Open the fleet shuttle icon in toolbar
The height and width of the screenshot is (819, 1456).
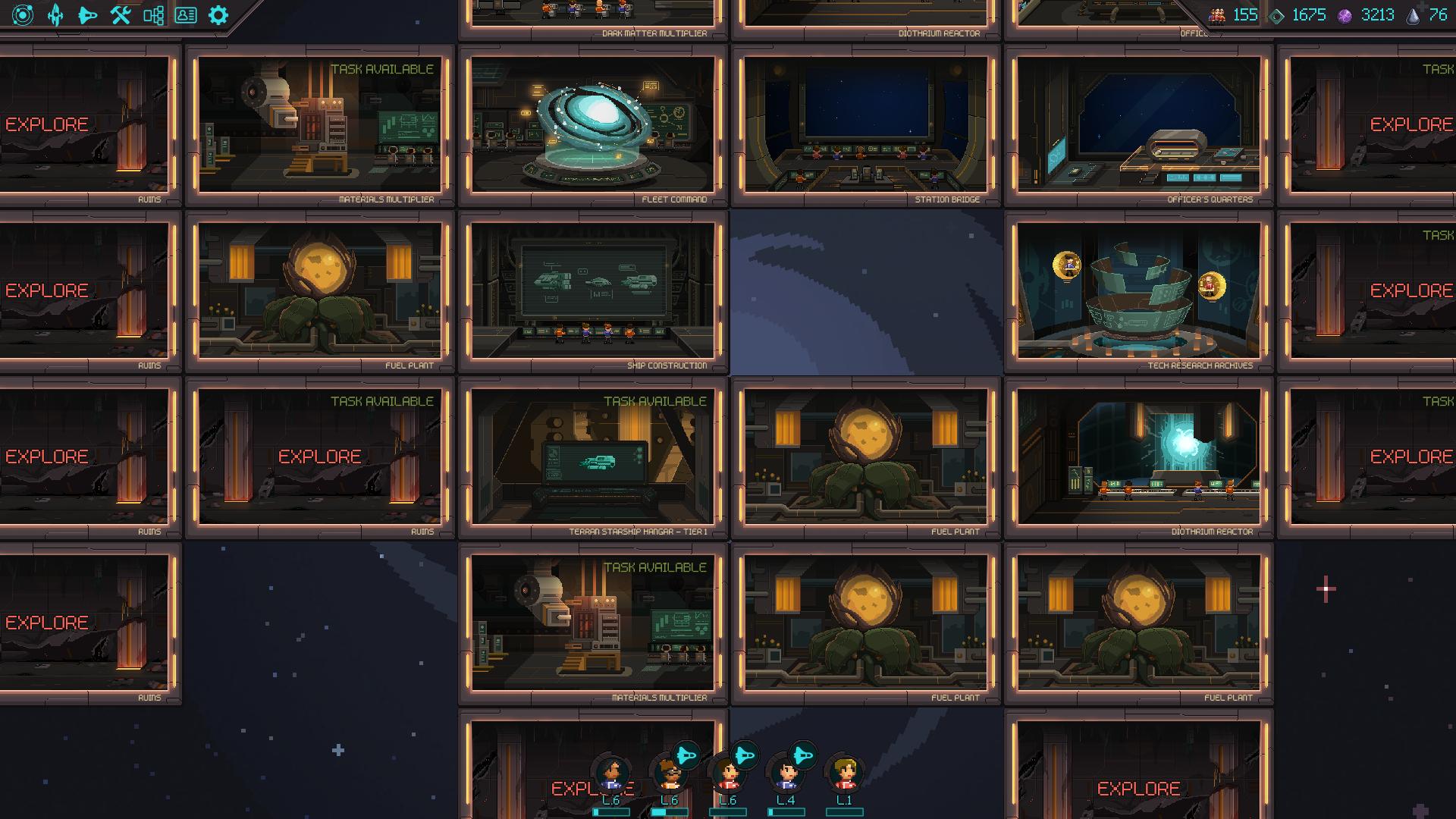click(x=88, y=15)
